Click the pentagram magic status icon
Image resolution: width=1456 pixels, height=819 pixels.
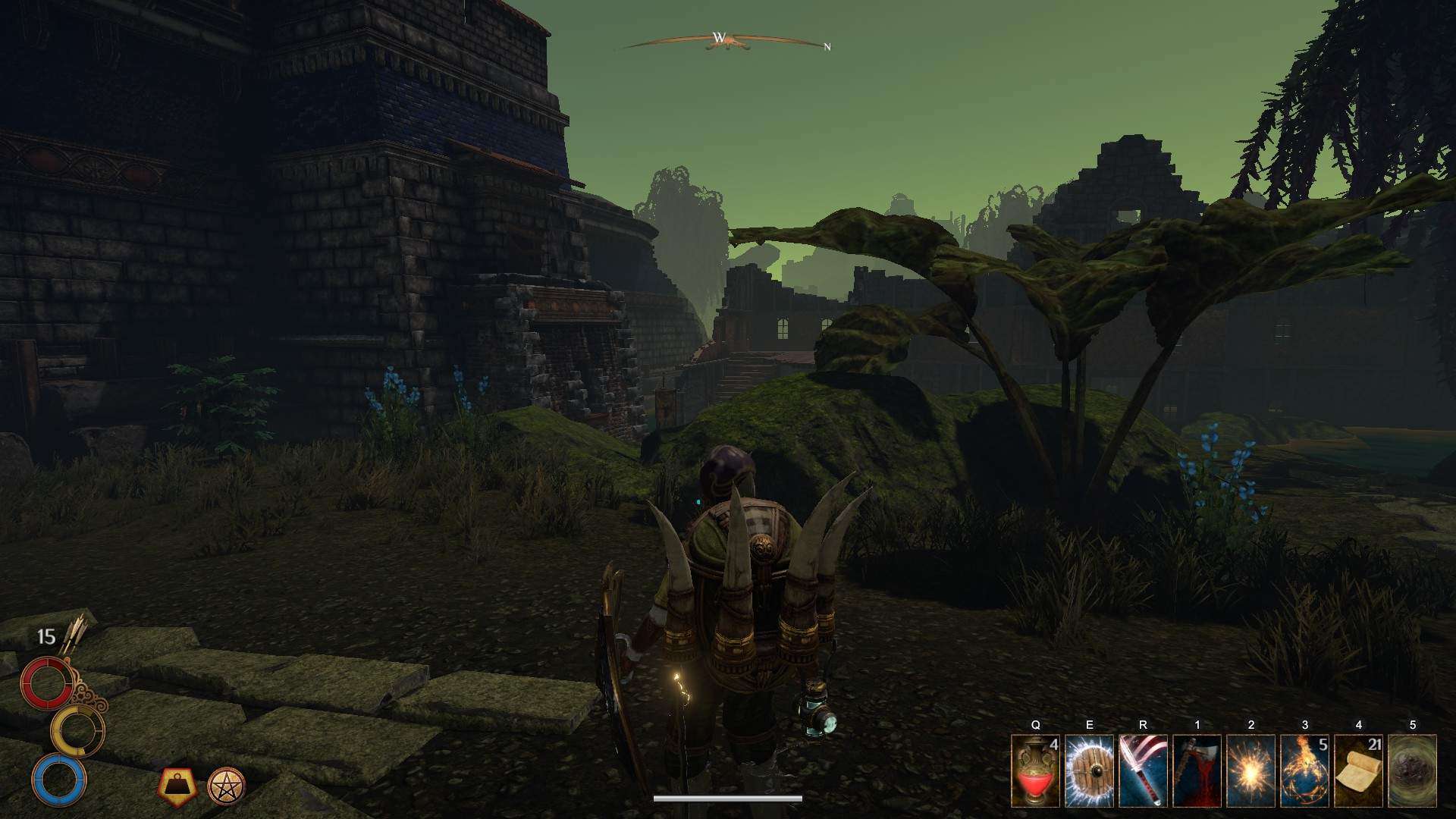225,786
